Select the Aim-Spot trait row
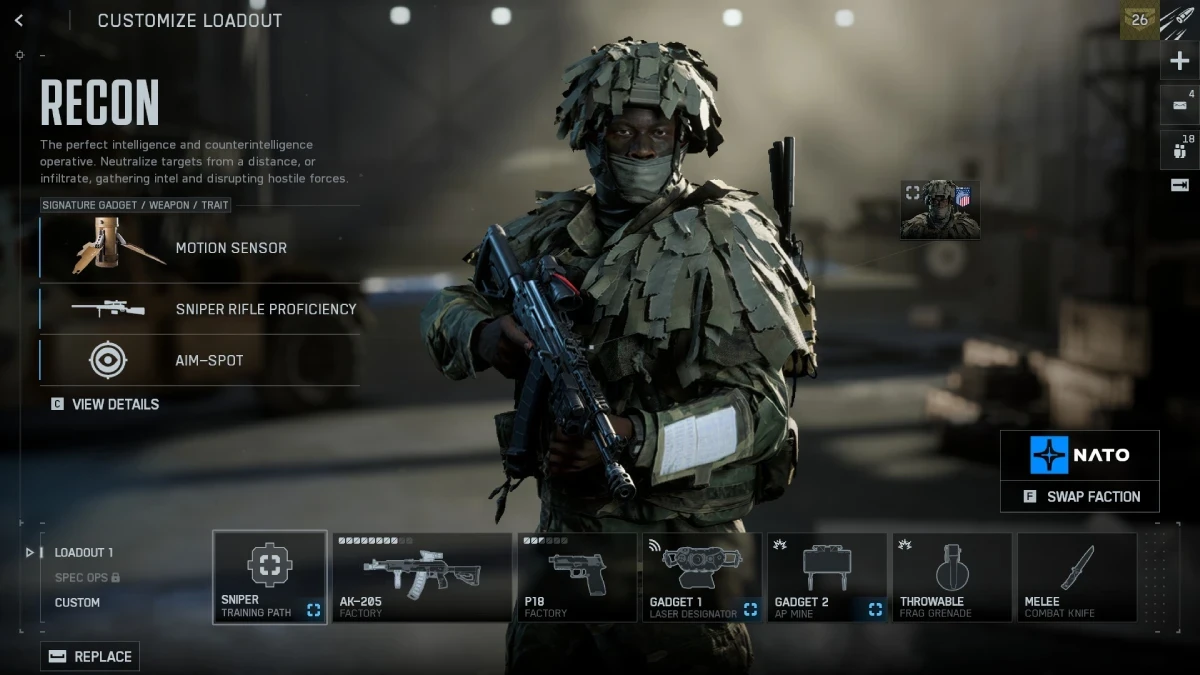This screenshot has width=1200, height=675. pyautogui.click(x=200, y=360)
